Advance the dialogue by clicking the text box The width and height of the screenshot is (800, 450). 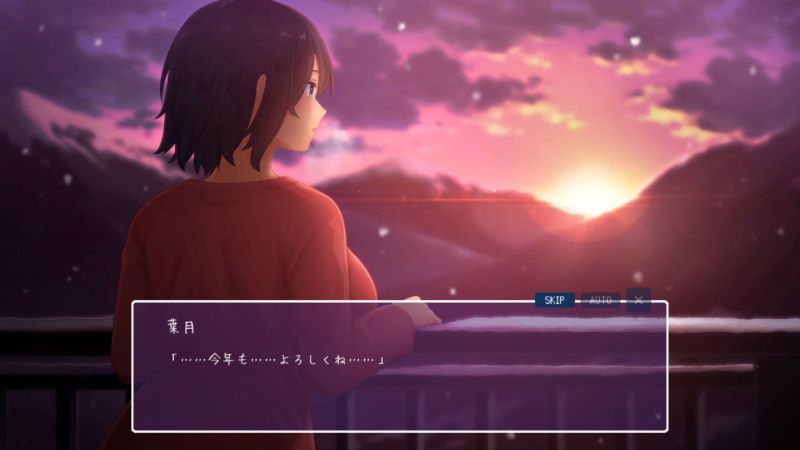(400, 380)
